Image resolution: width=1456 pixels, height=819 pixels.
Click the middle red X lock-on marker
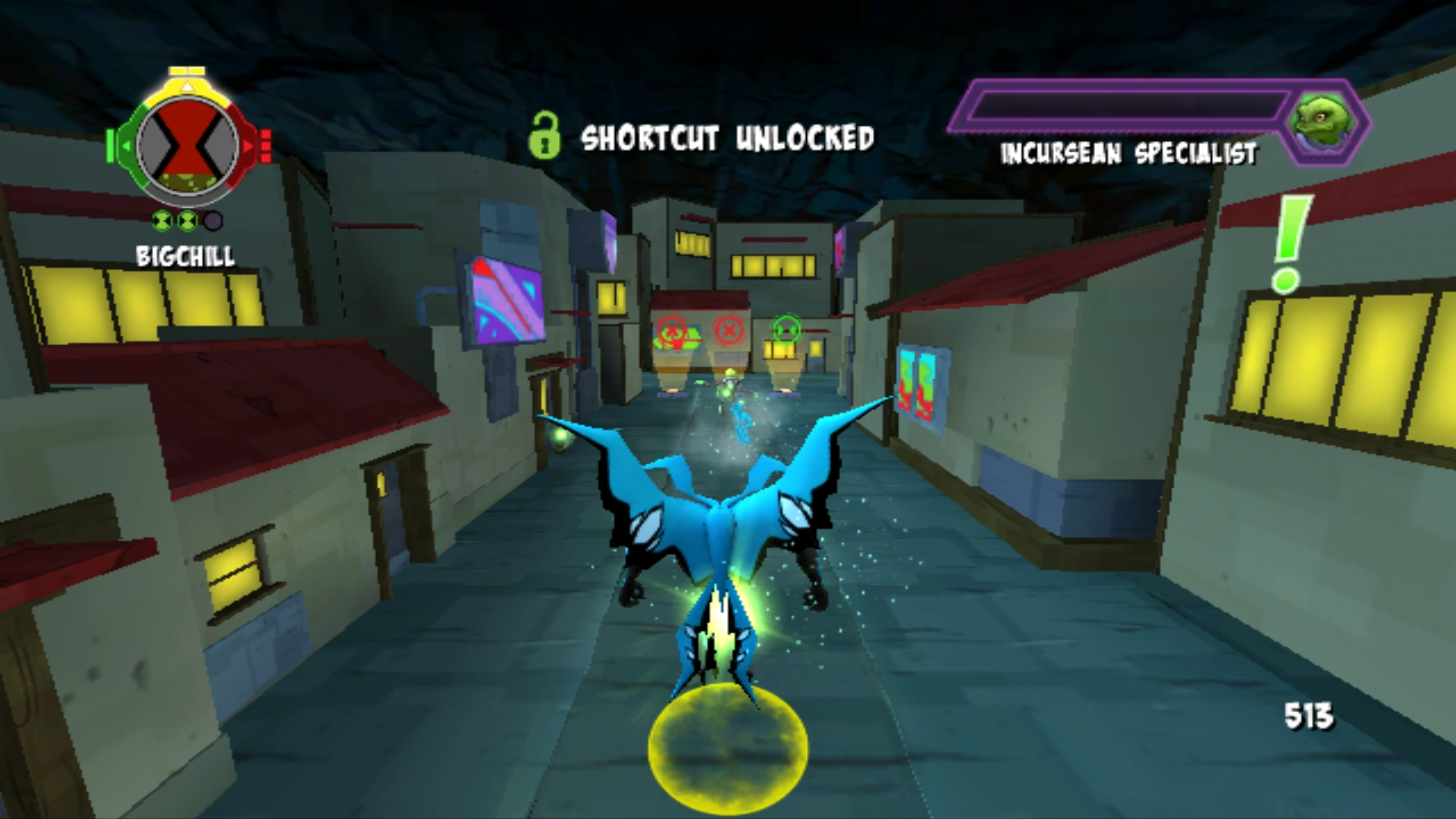pos(729,329)
